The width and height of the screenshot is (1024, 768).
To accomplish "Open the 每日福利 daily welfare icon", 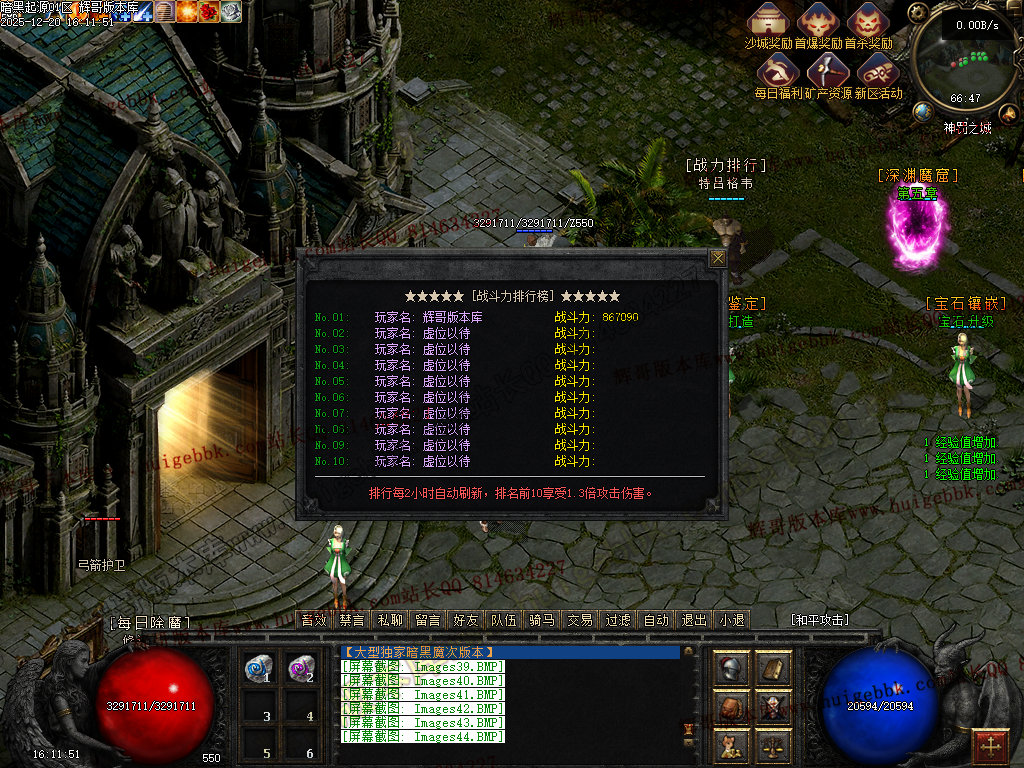I will pyautogui.click(x=777, y=70).
